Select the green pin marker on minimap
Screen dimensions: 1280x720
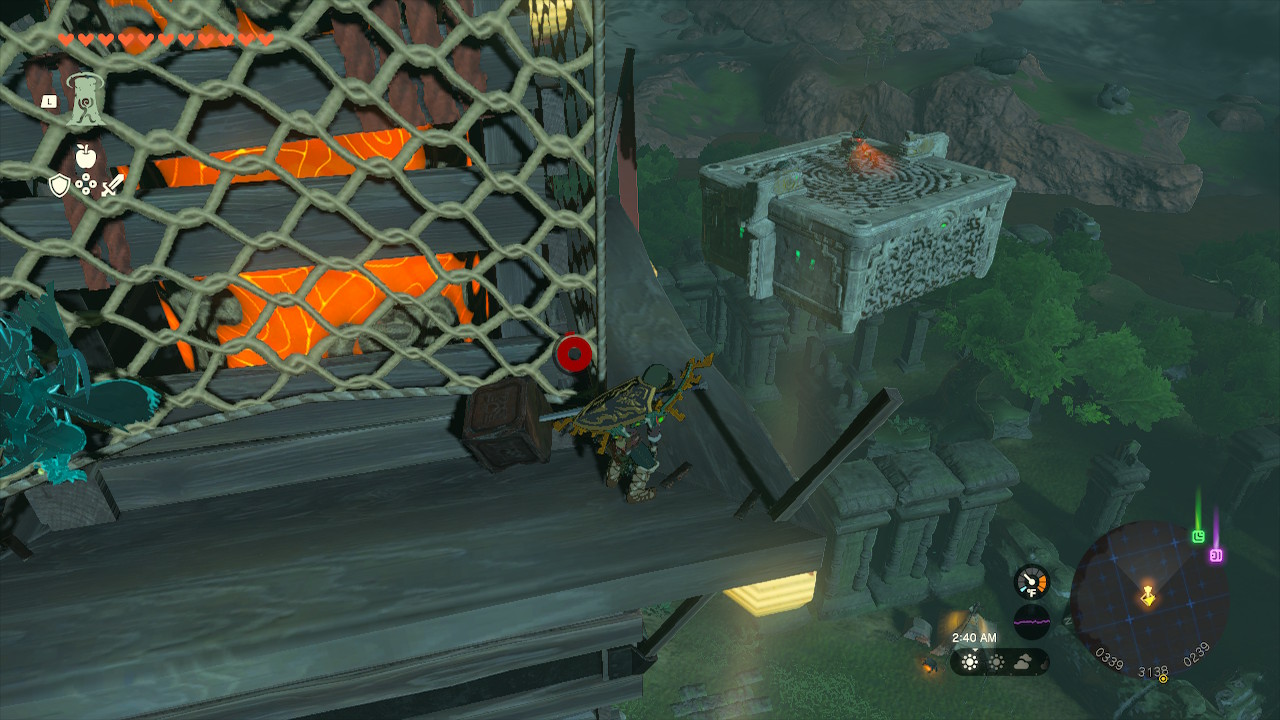1199,536
